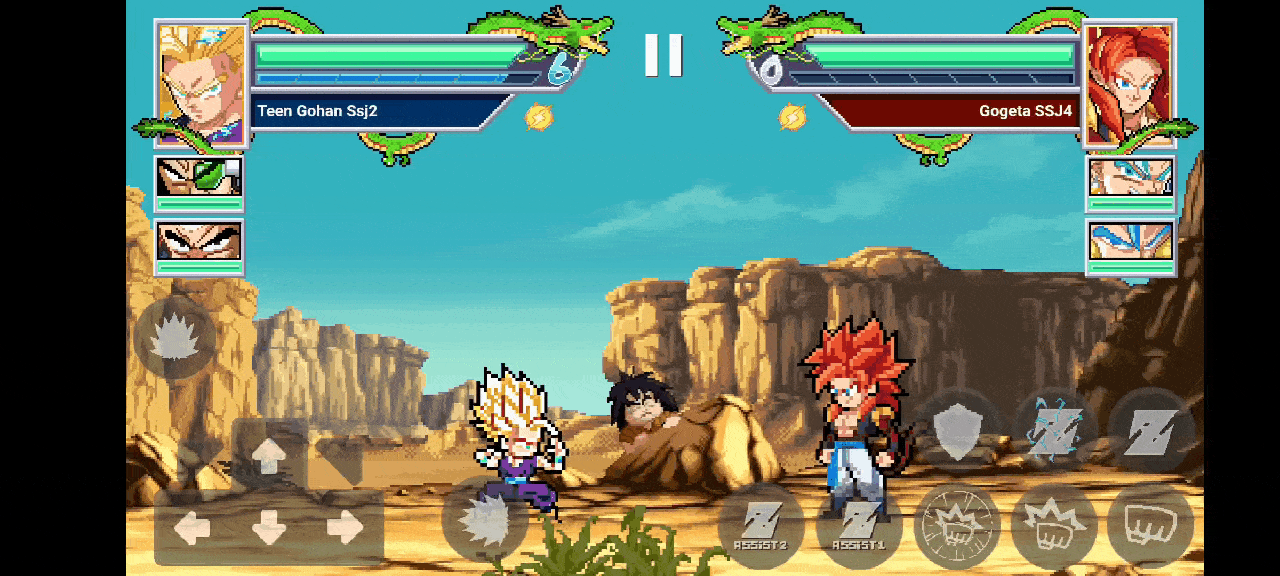The image size is (1280, 576).
Task: Tap the down arrow on the d-pad
Action: (269, 527)
